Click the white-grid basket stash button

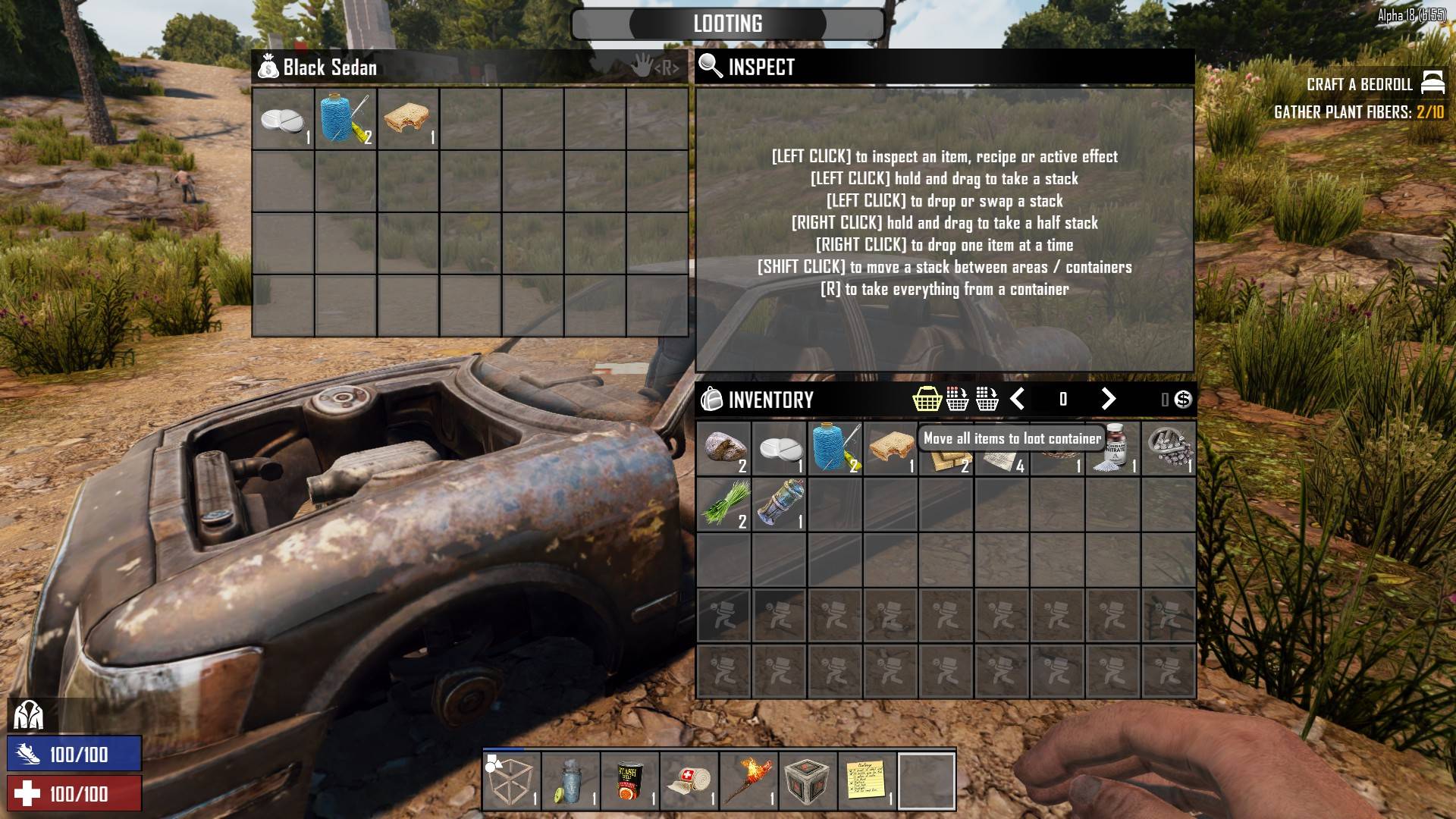[987, 399]
